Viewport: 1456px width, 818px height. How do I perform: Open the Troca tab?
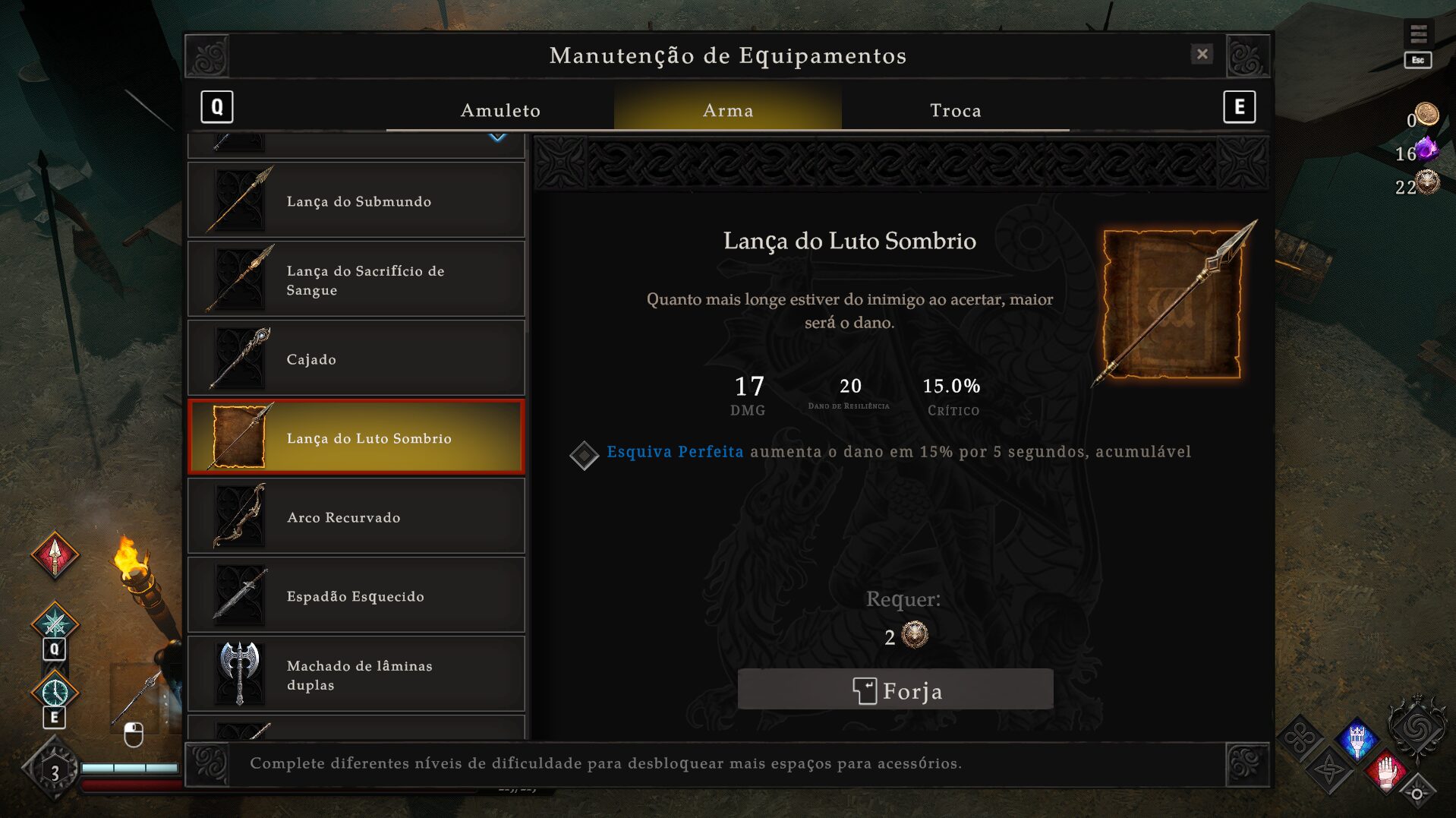pyautogui.click(x=955, y=110)
